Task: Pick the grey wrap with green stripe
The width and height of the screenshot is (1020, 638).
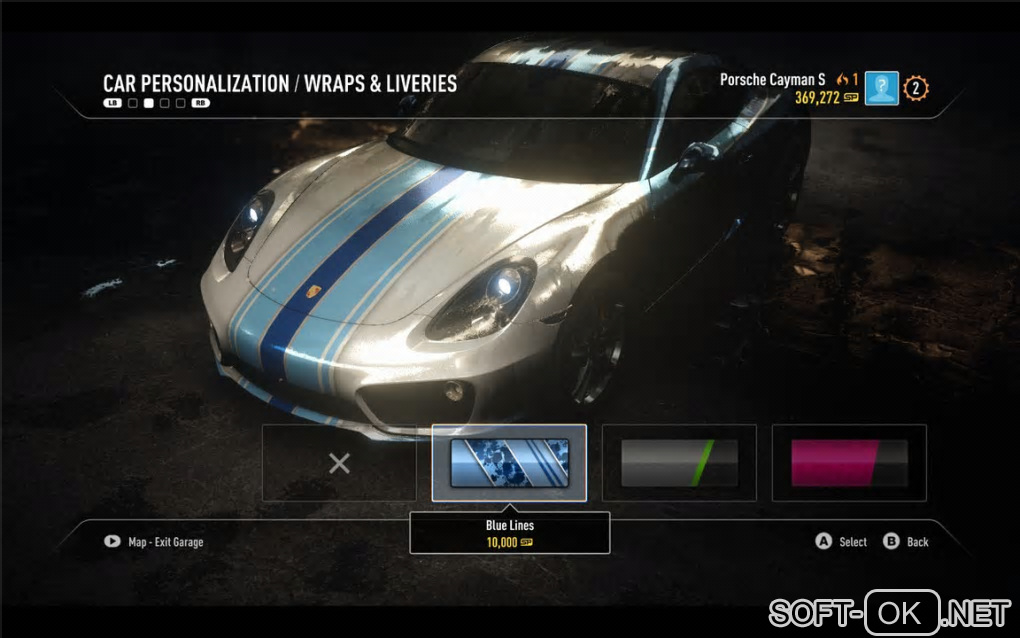Action: pos(680,463)
